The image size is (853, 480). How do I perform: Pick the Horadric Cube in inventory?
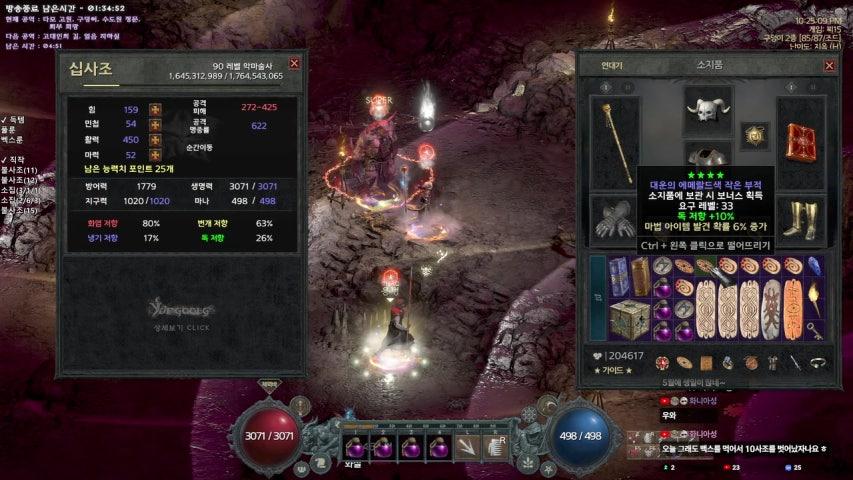628,317
